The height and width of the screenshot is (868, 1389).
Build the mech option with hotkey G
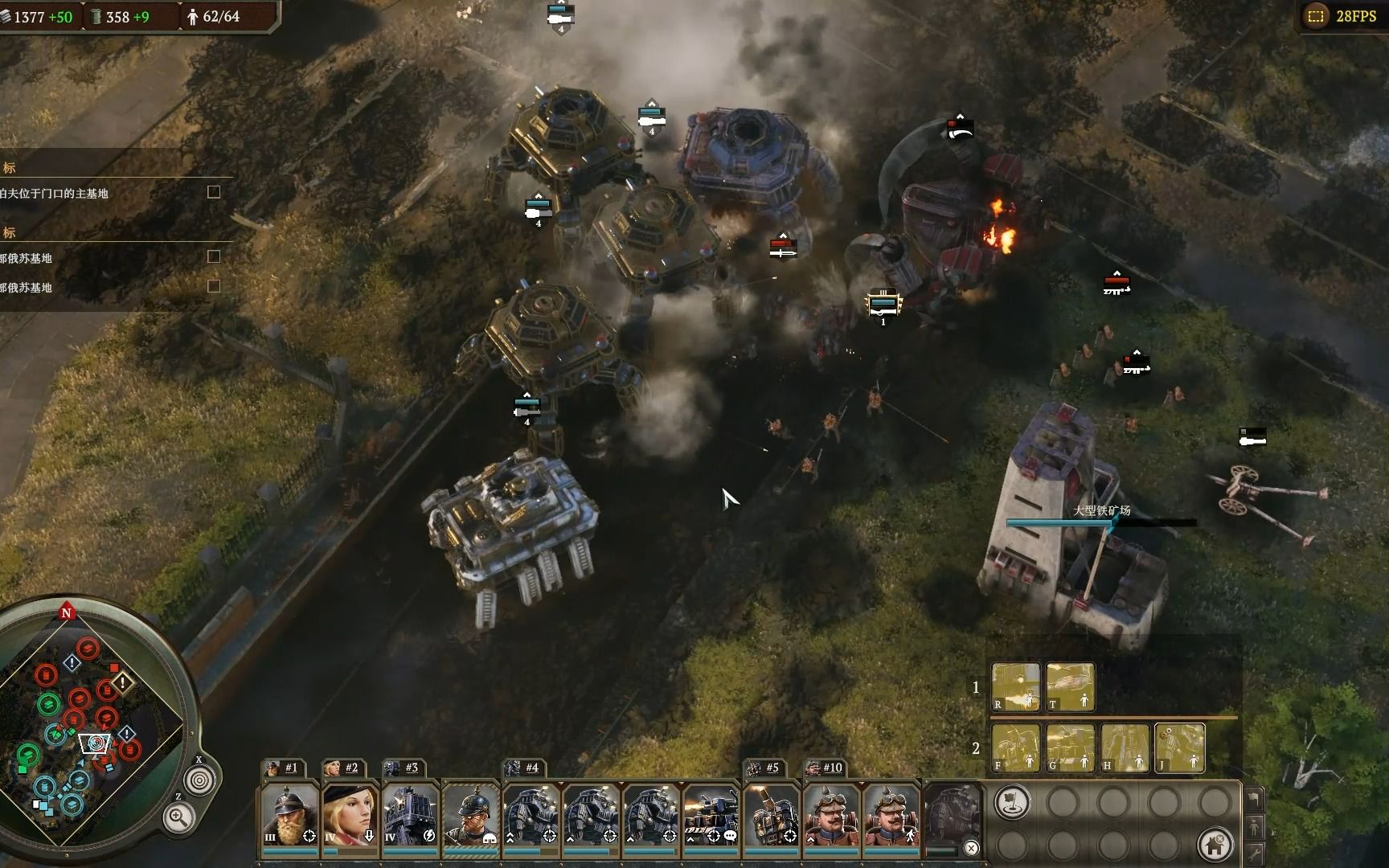(1070, 747)
